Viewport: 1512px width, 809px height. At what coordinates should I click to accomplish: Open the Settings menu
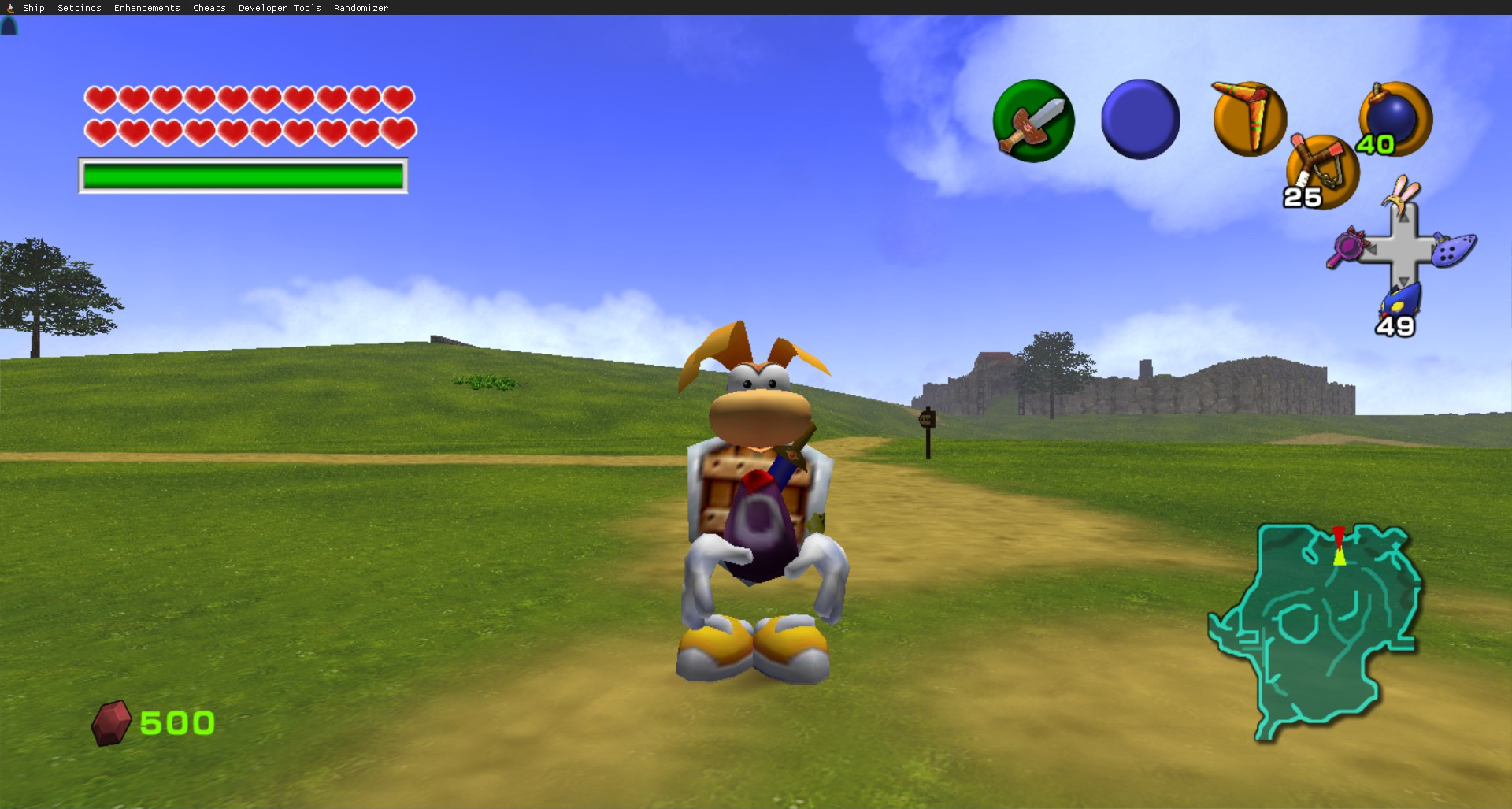tap(79, 8)
